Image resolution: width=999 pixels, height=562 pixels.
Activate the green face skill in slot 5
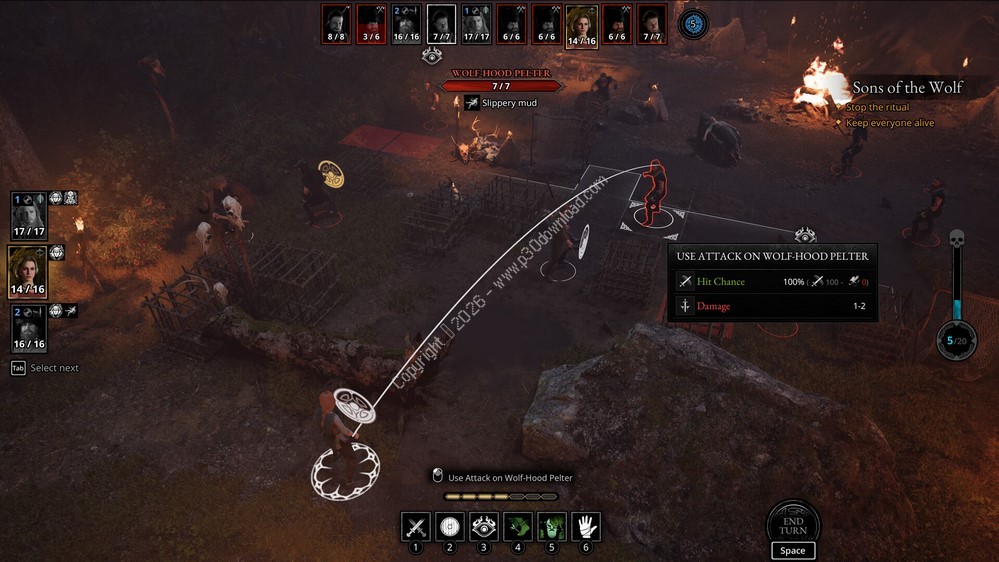(x=552, y=526)
